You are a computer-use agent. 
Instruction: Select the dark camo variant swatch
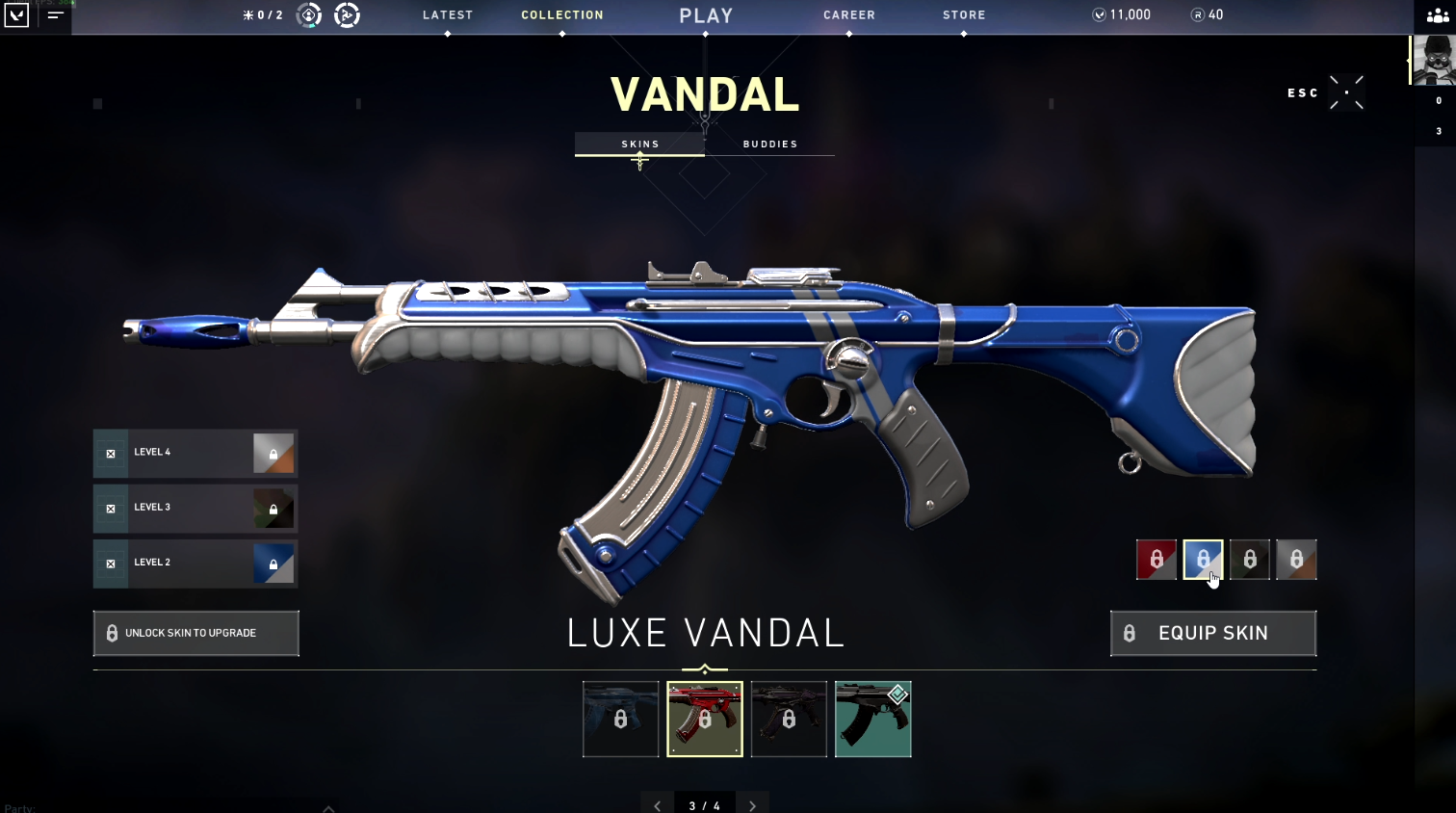(x=1249, y=560)
